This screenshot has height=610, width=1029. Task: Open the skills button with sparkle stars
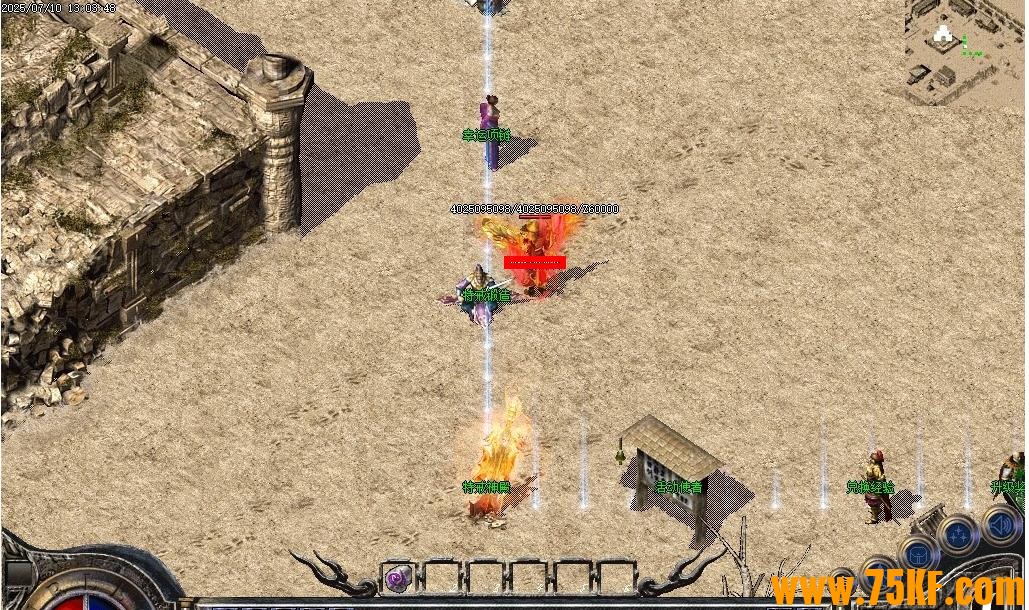[958, 534]
